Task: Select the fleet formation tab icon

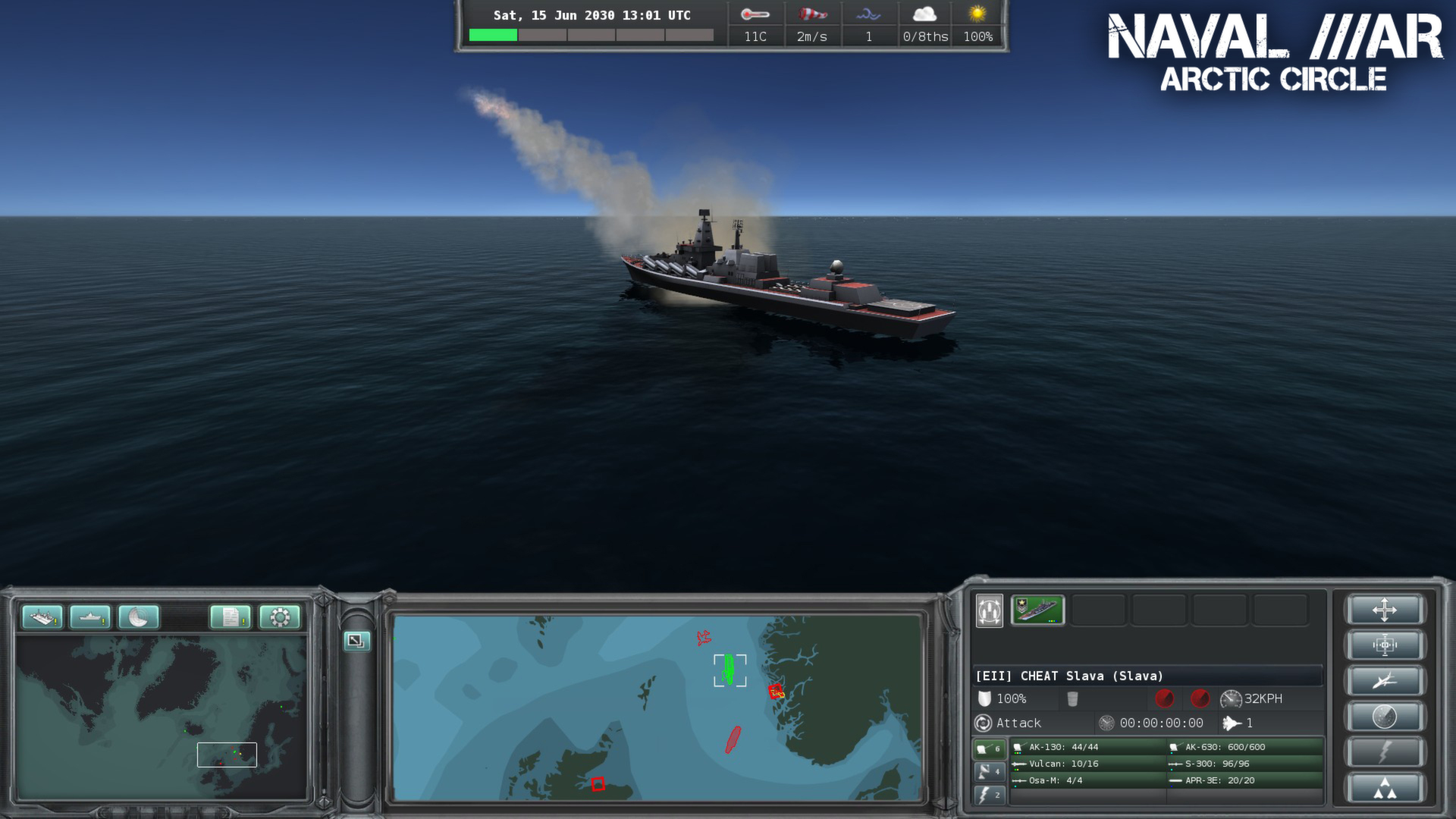Action: pos(988,610)
